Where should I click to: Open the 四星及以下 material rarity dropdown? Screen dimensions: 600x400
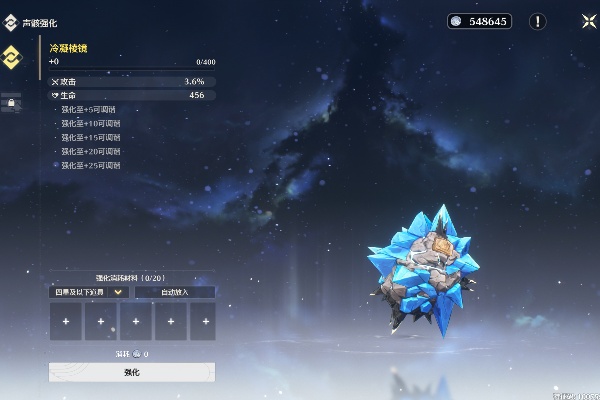point(89,292)
